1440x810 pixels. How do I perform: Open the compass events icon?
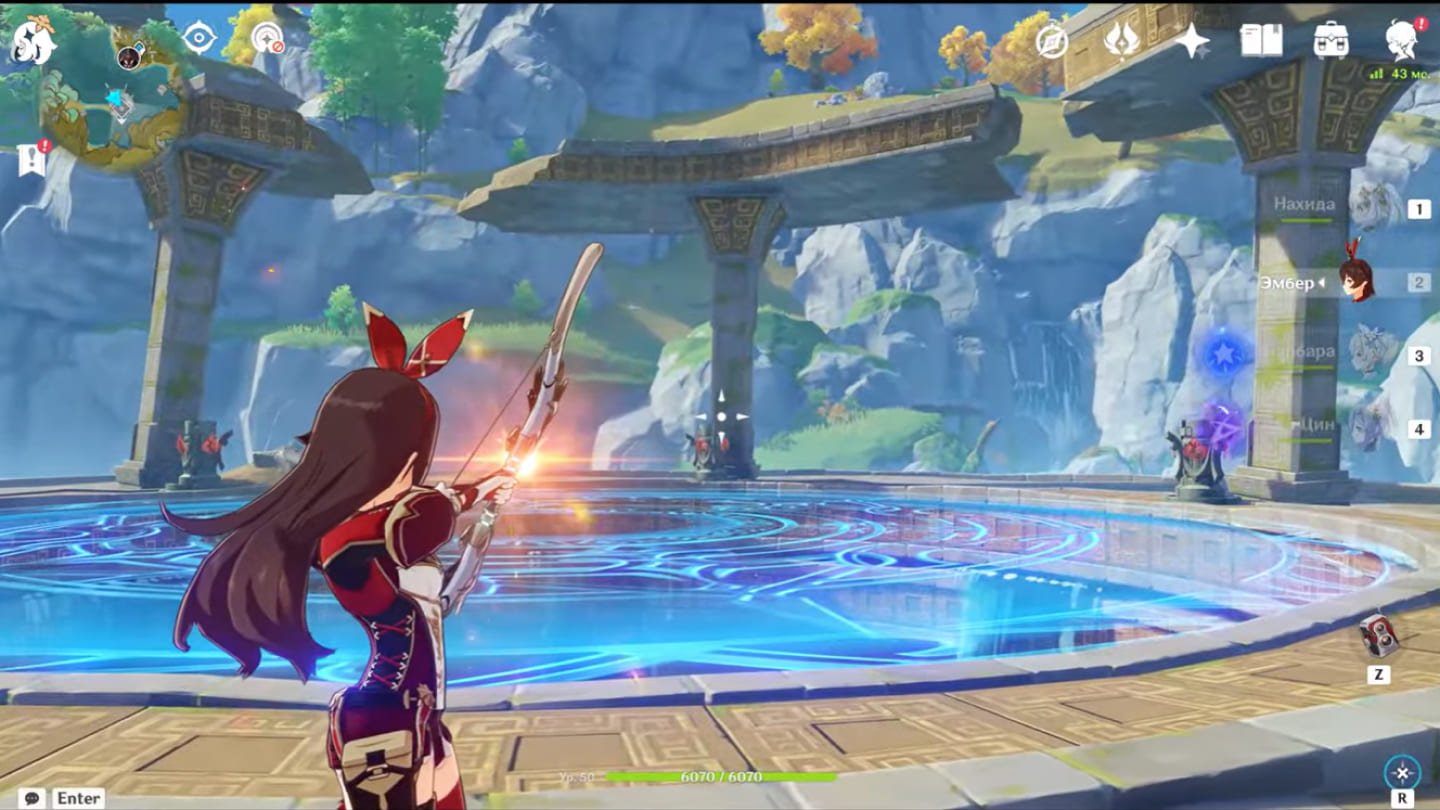coord(1051,40)
